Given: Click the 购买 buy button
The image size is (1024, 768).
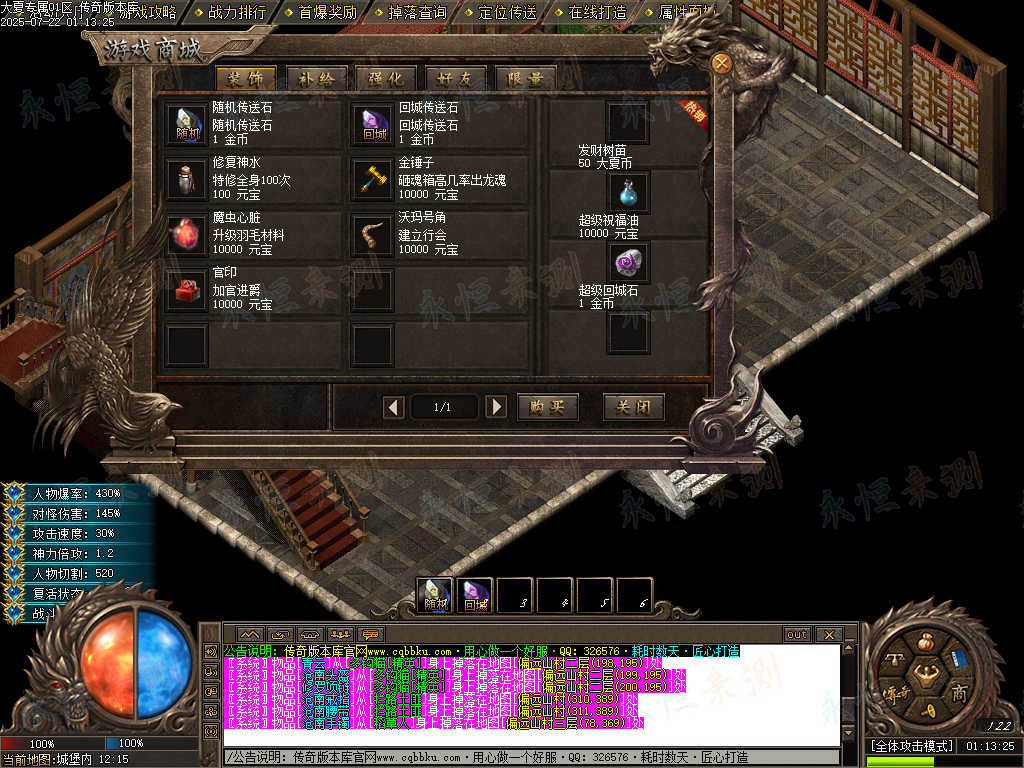Looking at the screenshot, I should click(548, 407).
